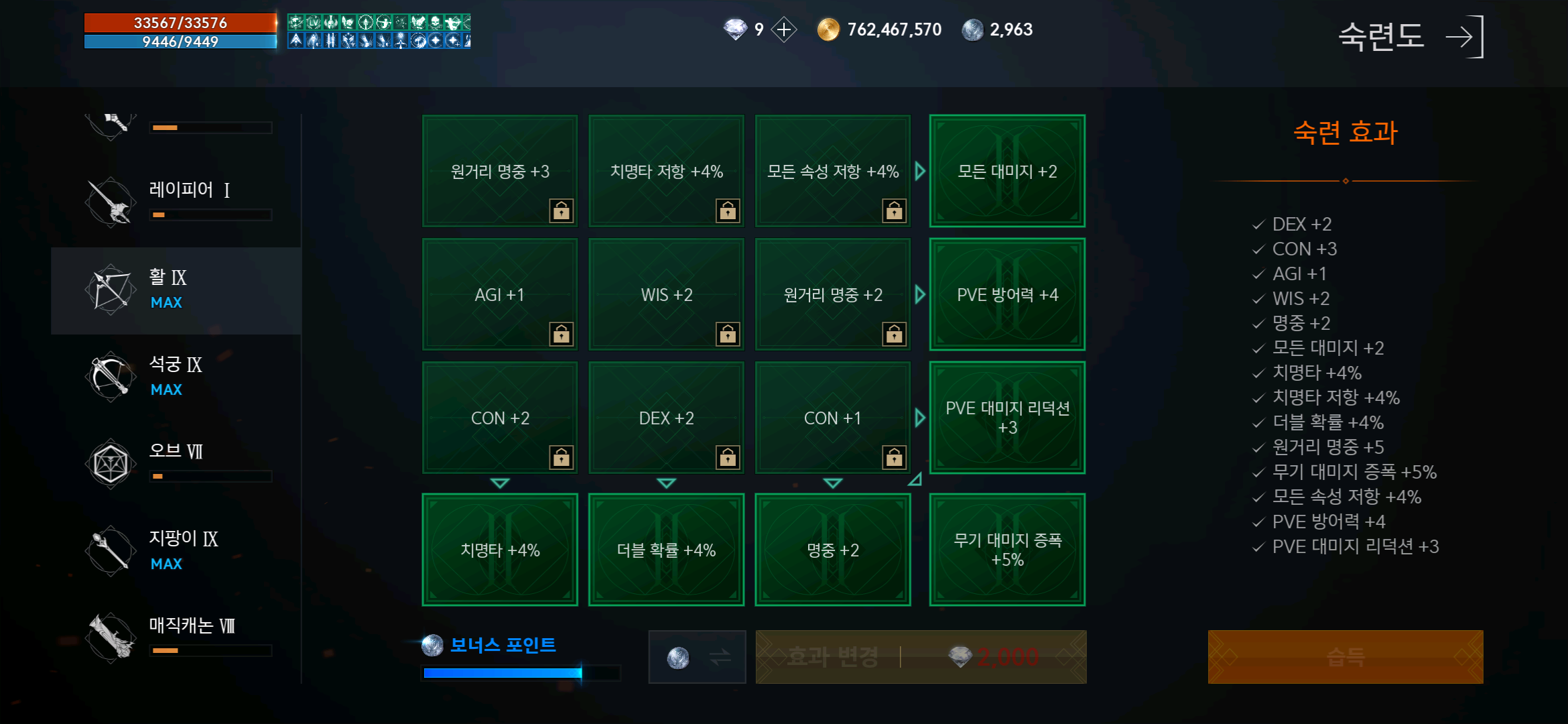
Task: Select the 모든 대미지 +2 node card
Action: coord(1007,171)
